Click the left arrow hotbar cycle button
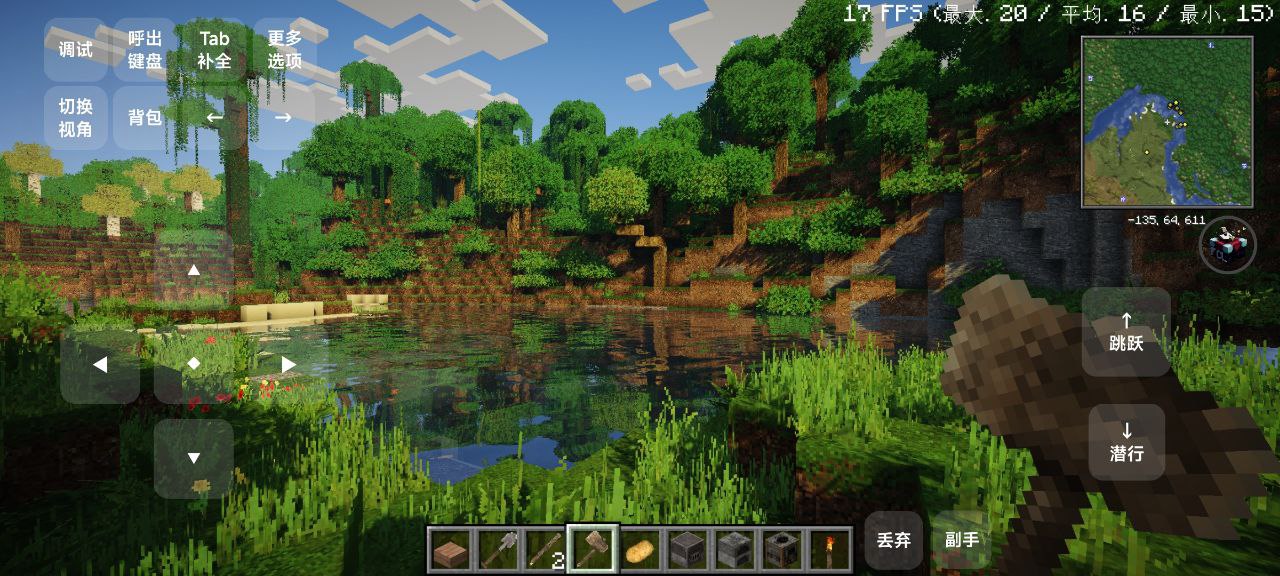The width and height of the screenshot is (1280, 576). [214, 117]
